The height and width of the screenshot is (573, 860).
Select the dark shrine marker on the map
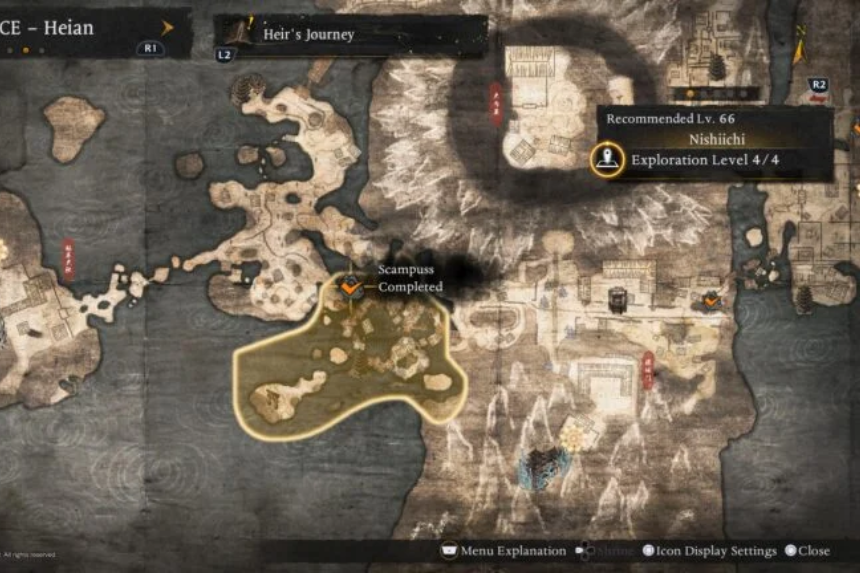[x=617, y=298]
